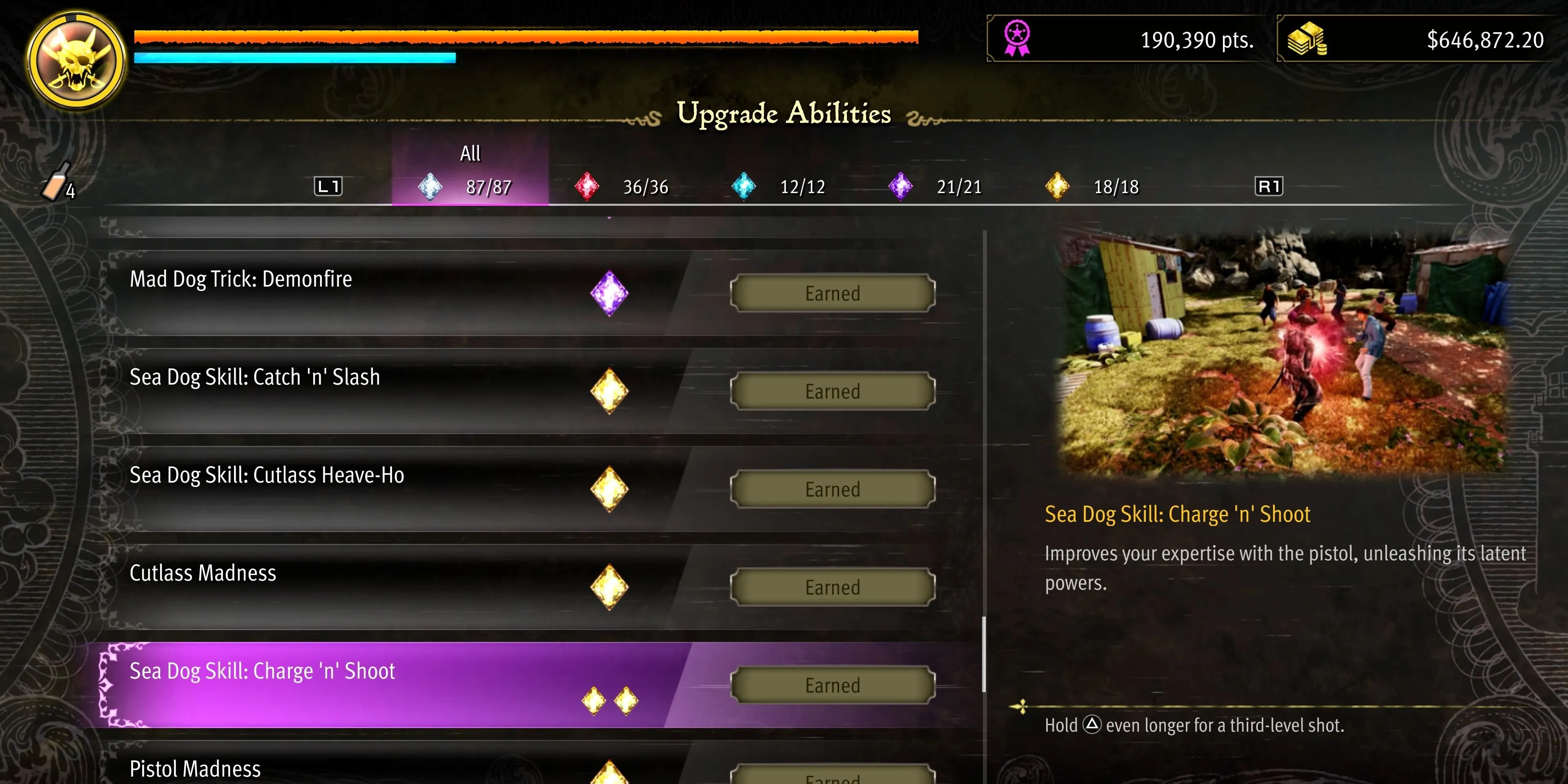Image resolution: width=1568 pixels, height=784 pixels.
Task: Show the purple gem 21/21 tab
Action: 935,186
